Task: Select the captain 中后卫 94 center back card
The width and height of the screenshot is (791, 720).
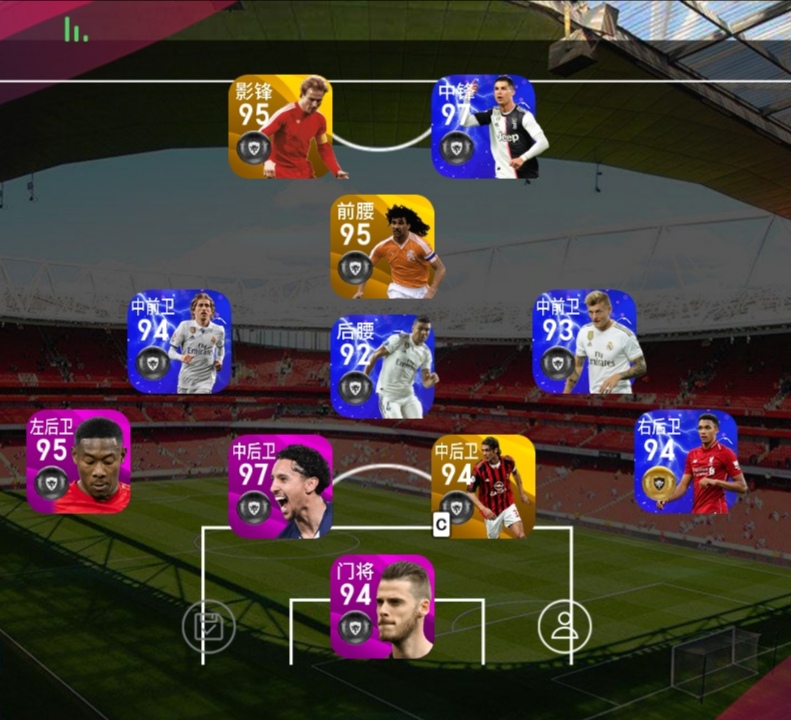Action: coord(484,486)
